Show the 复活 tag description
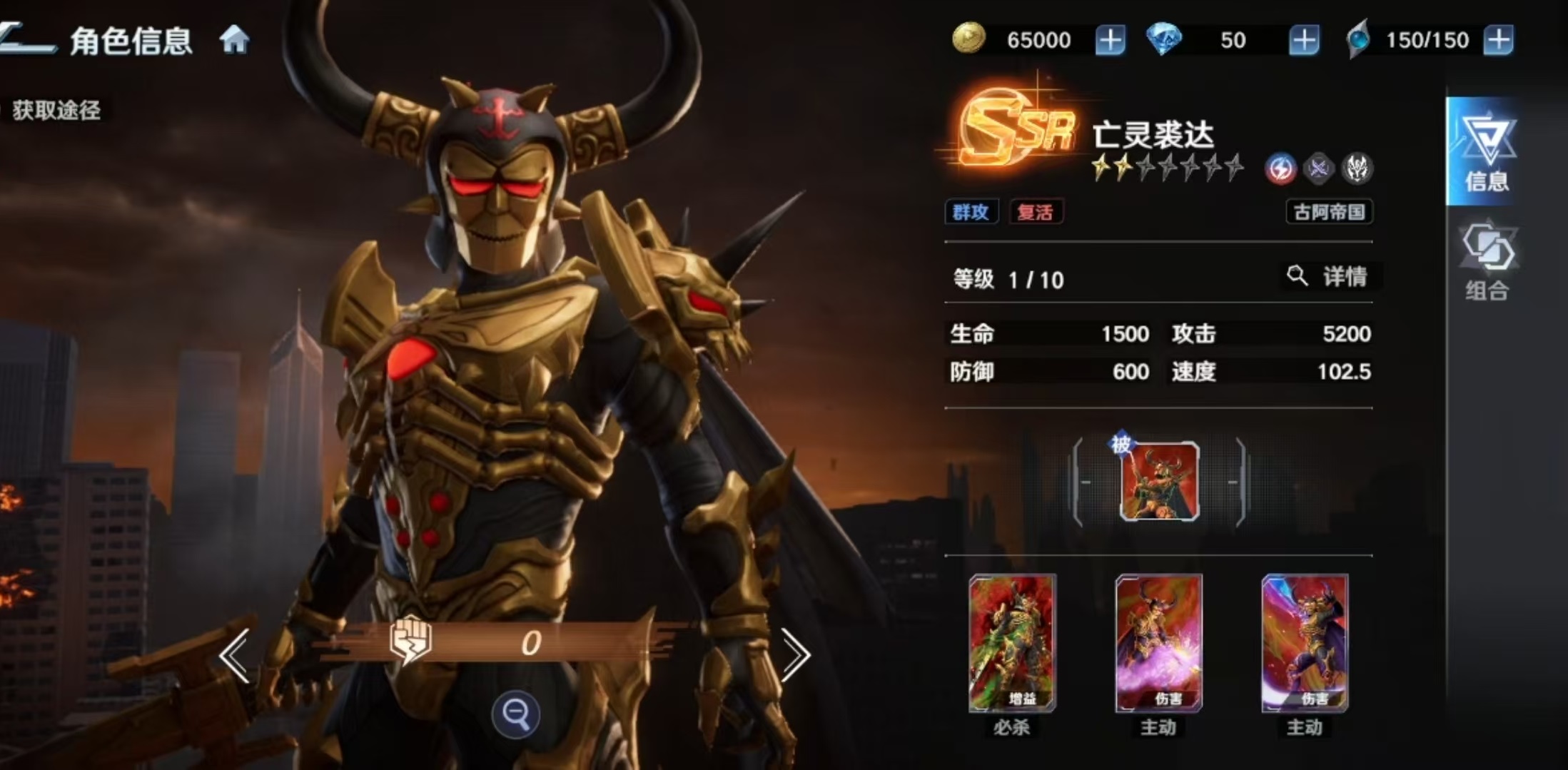Screen dimensions: 1568x770 coord(1035,212)
